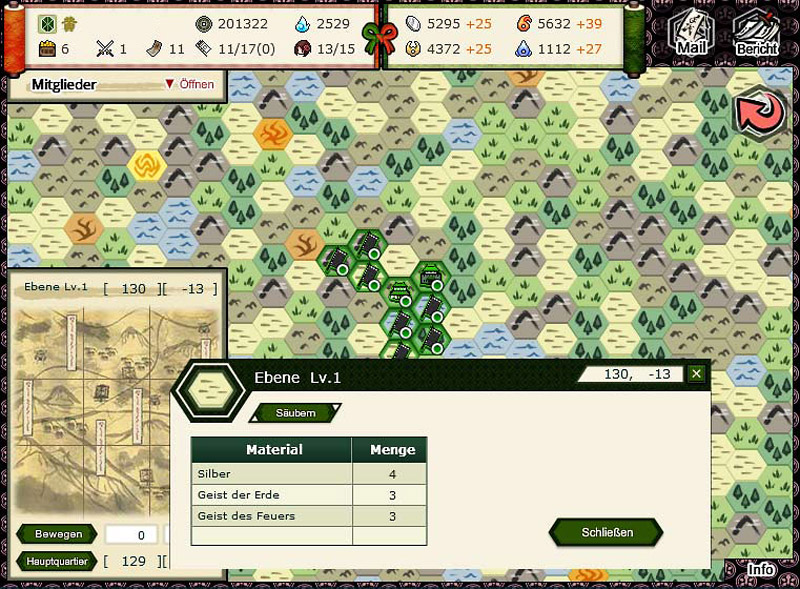800x589 pixels.
Task: Click the Säubern button
Action: pos(296,413)
